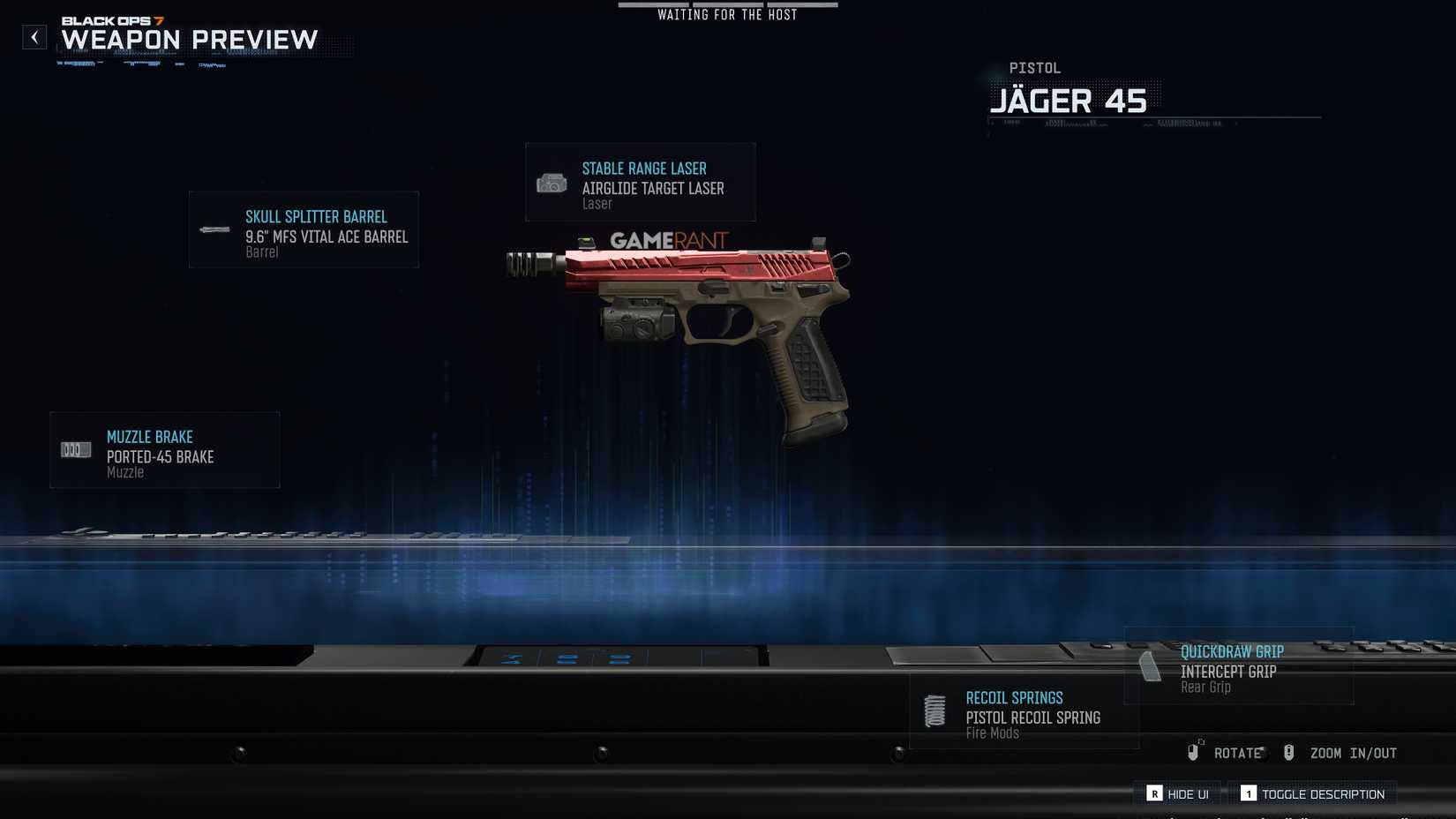
Task: Click the mouse icon next to Rotate
Action: click(1196, 752)
